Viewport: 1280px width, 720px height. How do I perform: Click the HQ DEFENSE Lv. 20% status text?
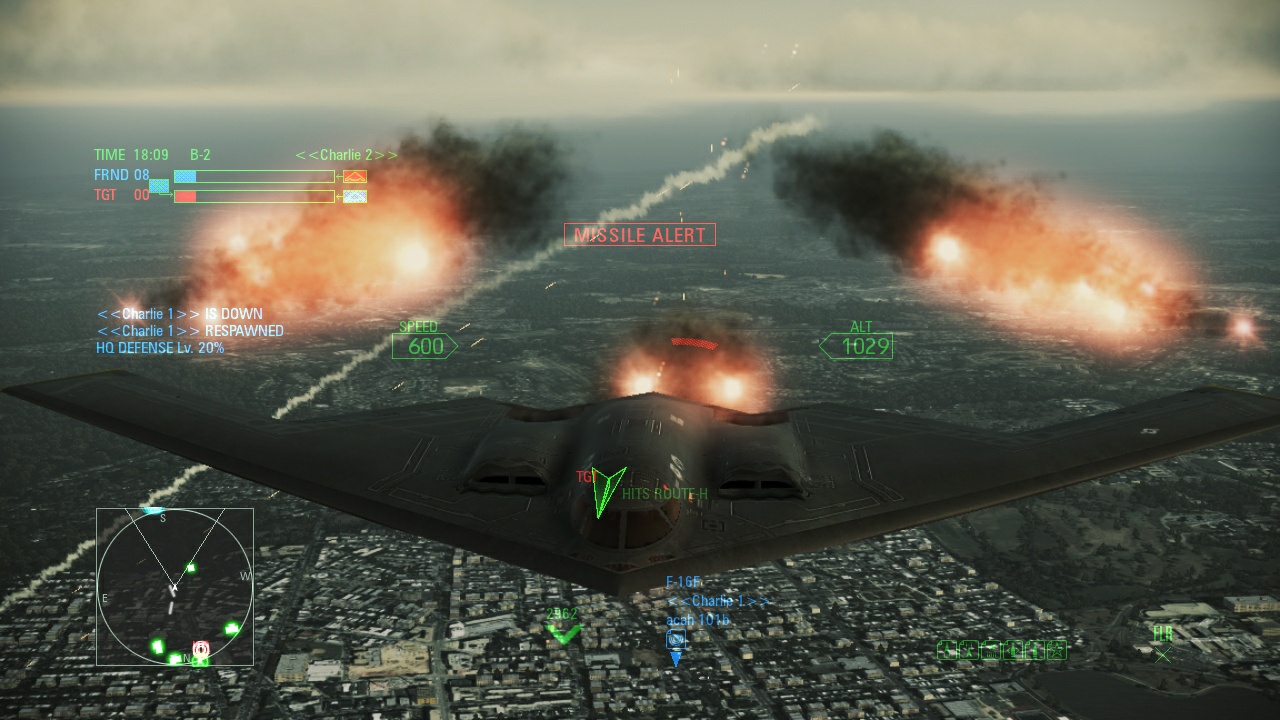tap(160, 349)
